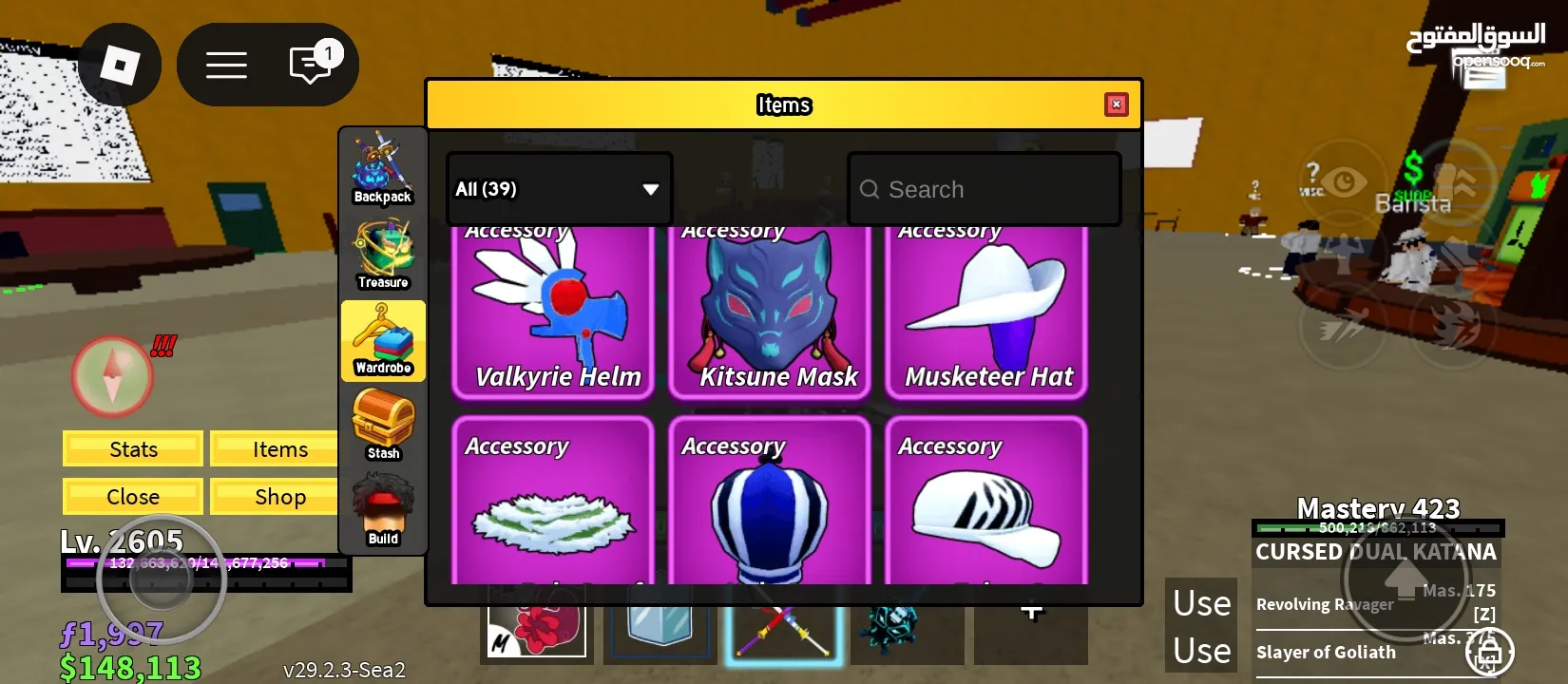Open the hamburger menu button

(x=226, y=65)
